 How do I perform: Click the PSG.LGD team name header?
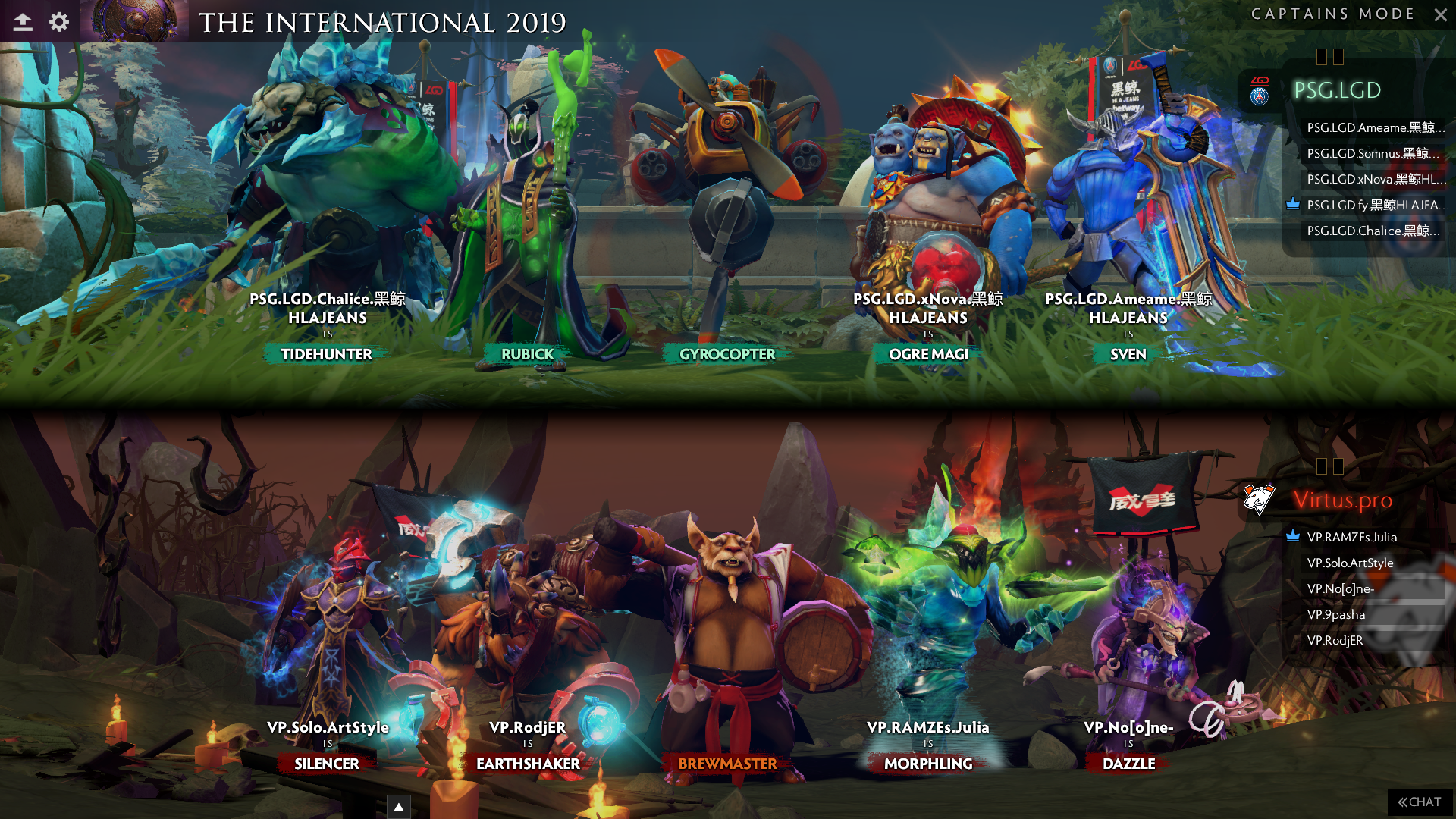[x=1336, y=90]
